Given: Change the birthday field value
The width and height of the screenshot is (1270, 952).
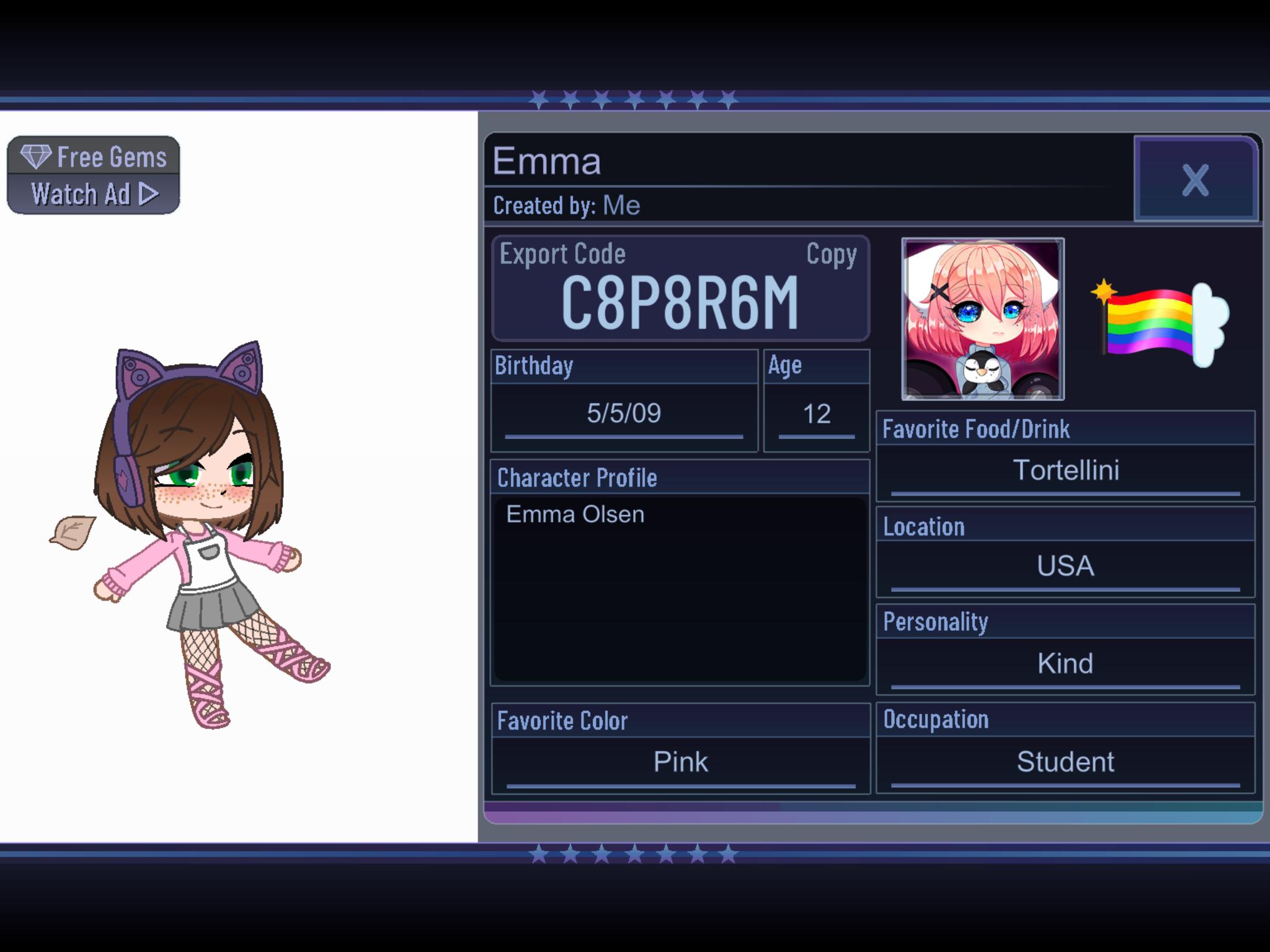Looking at the screenshot, I should [624, 413].
